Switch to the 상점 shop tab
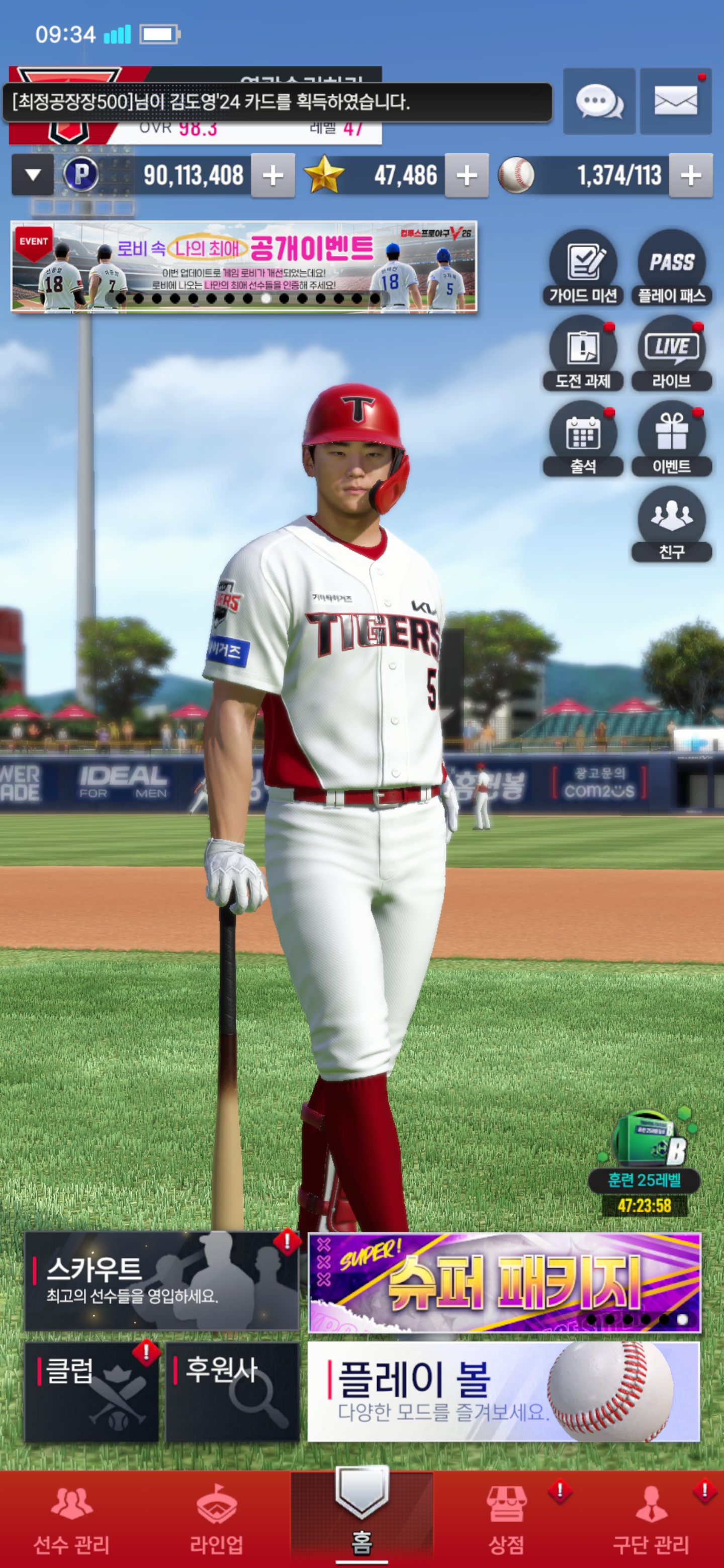This screenshot has width=724, height=1568. tap(507, 1519)
